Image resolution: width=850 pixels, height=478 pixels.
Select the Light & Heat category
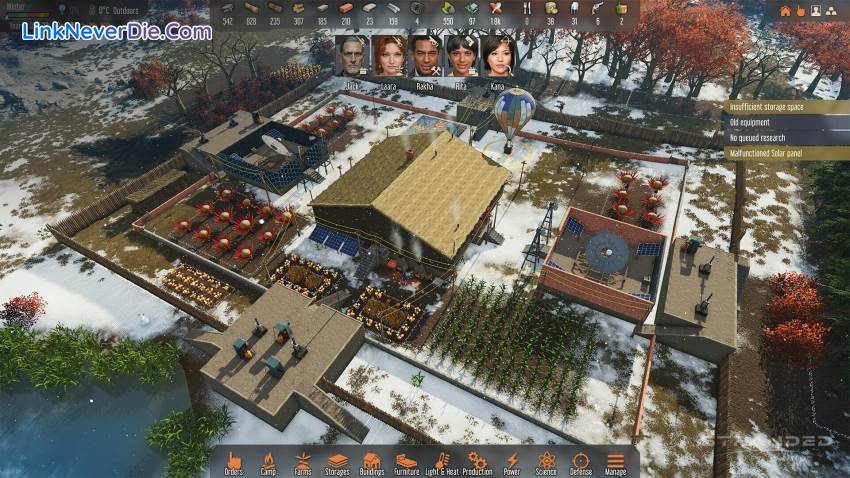tap(441, 461)
